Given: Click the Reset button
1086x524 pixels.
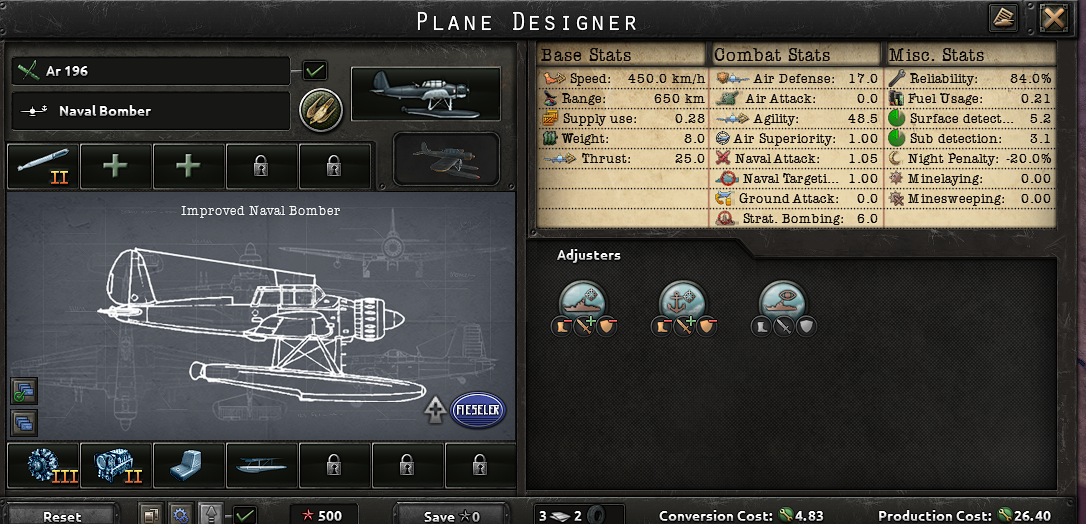Looking at the screenshot, I should (62, 516).
